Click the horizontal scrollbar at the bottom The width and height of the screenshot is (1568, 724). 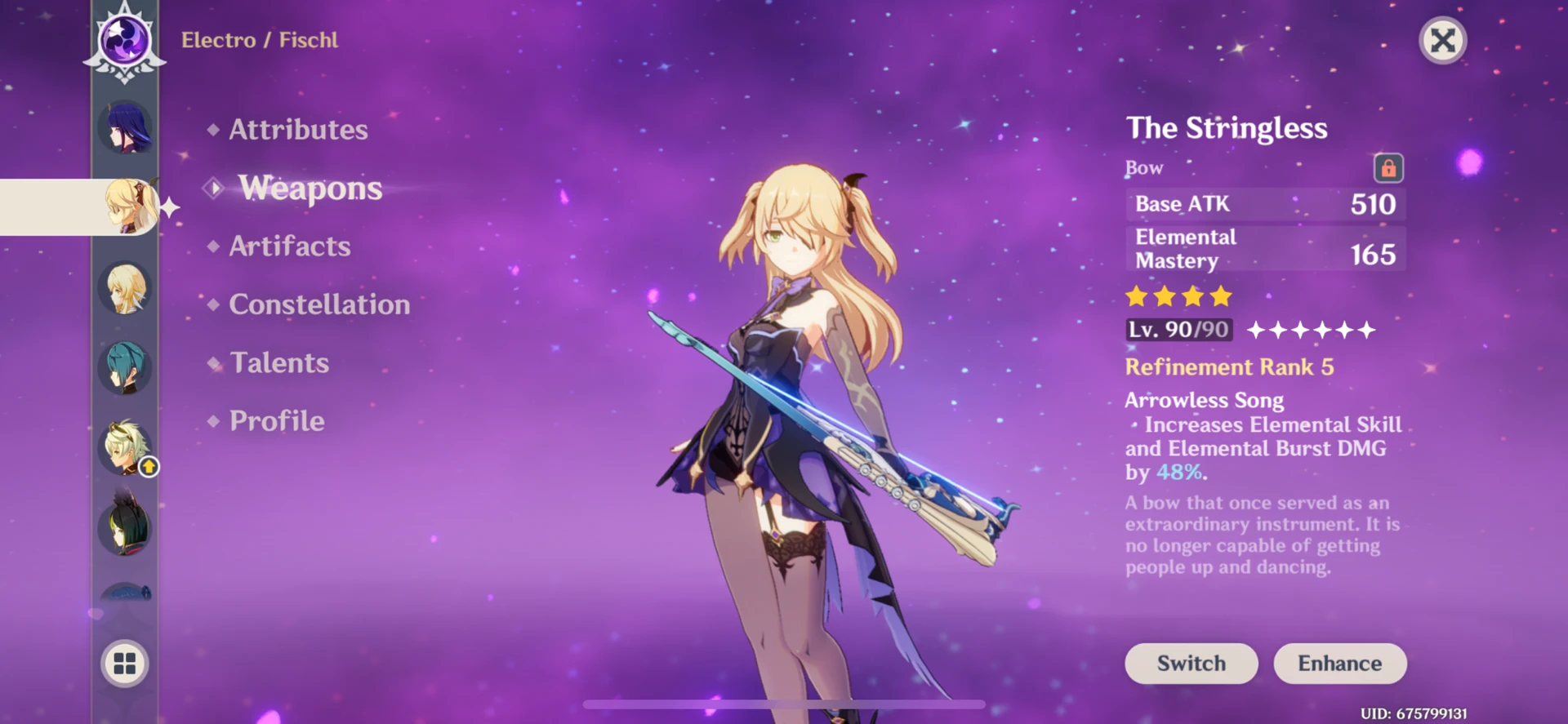[784, 703]
